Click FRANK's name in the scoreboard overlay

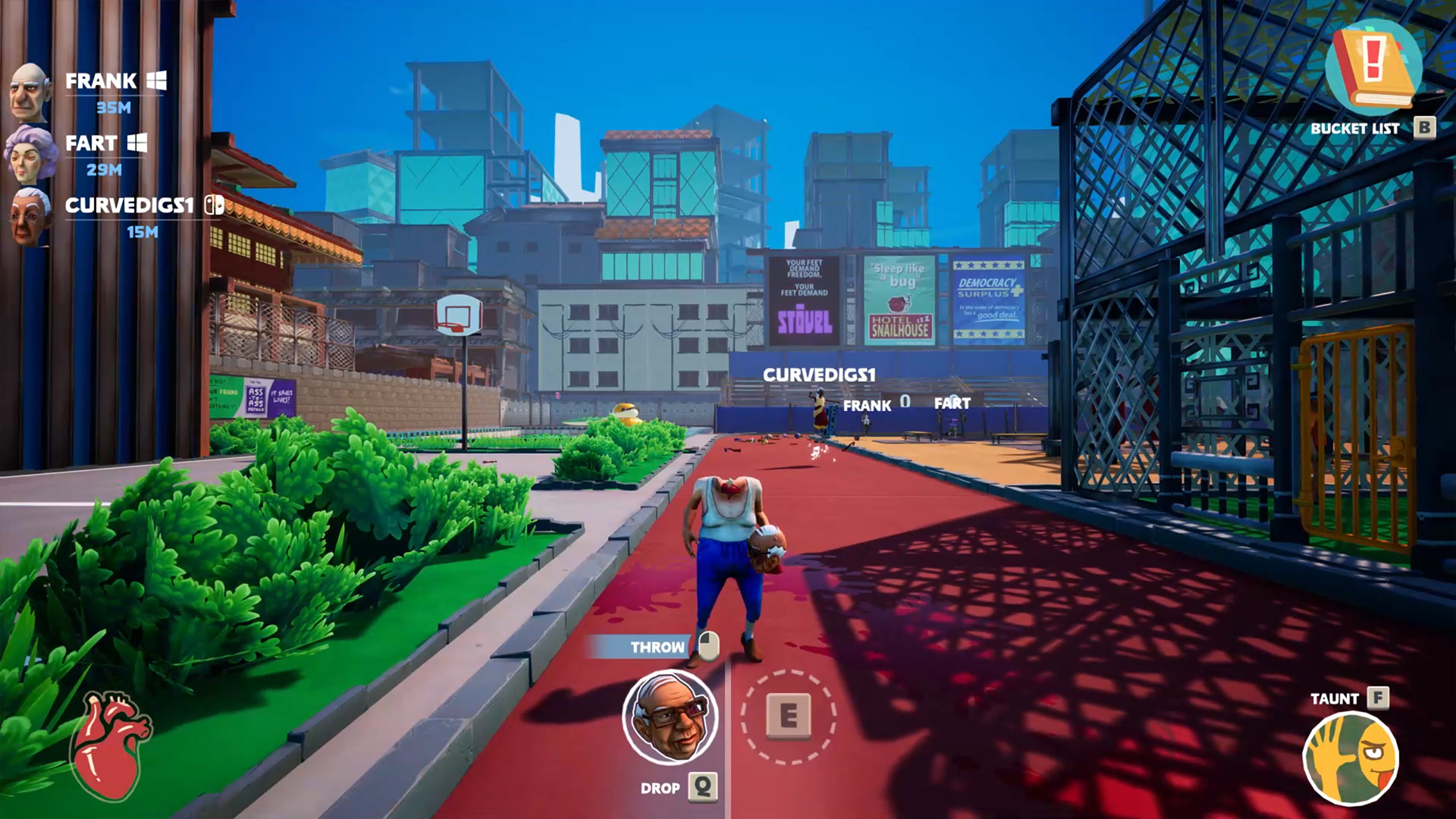[x=867, y=406]
